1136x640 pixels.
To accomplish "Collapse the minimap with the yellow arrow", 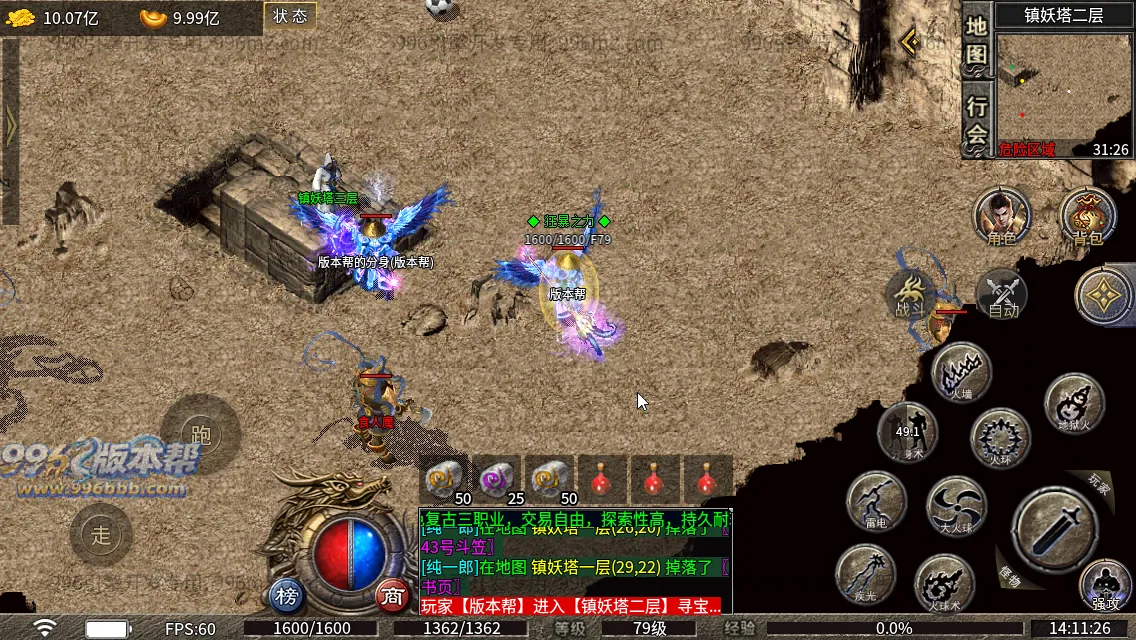I will coord(910,41).
